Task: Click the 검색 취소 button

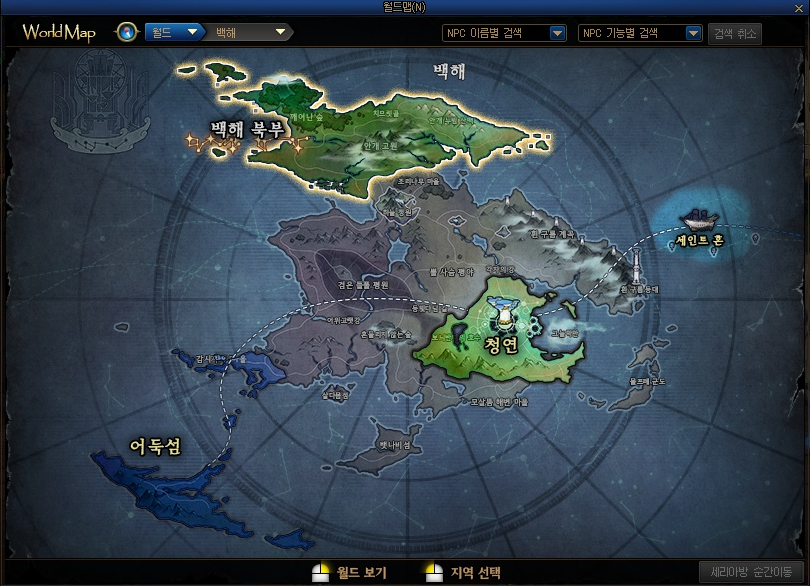Action: tap(735, 33)
